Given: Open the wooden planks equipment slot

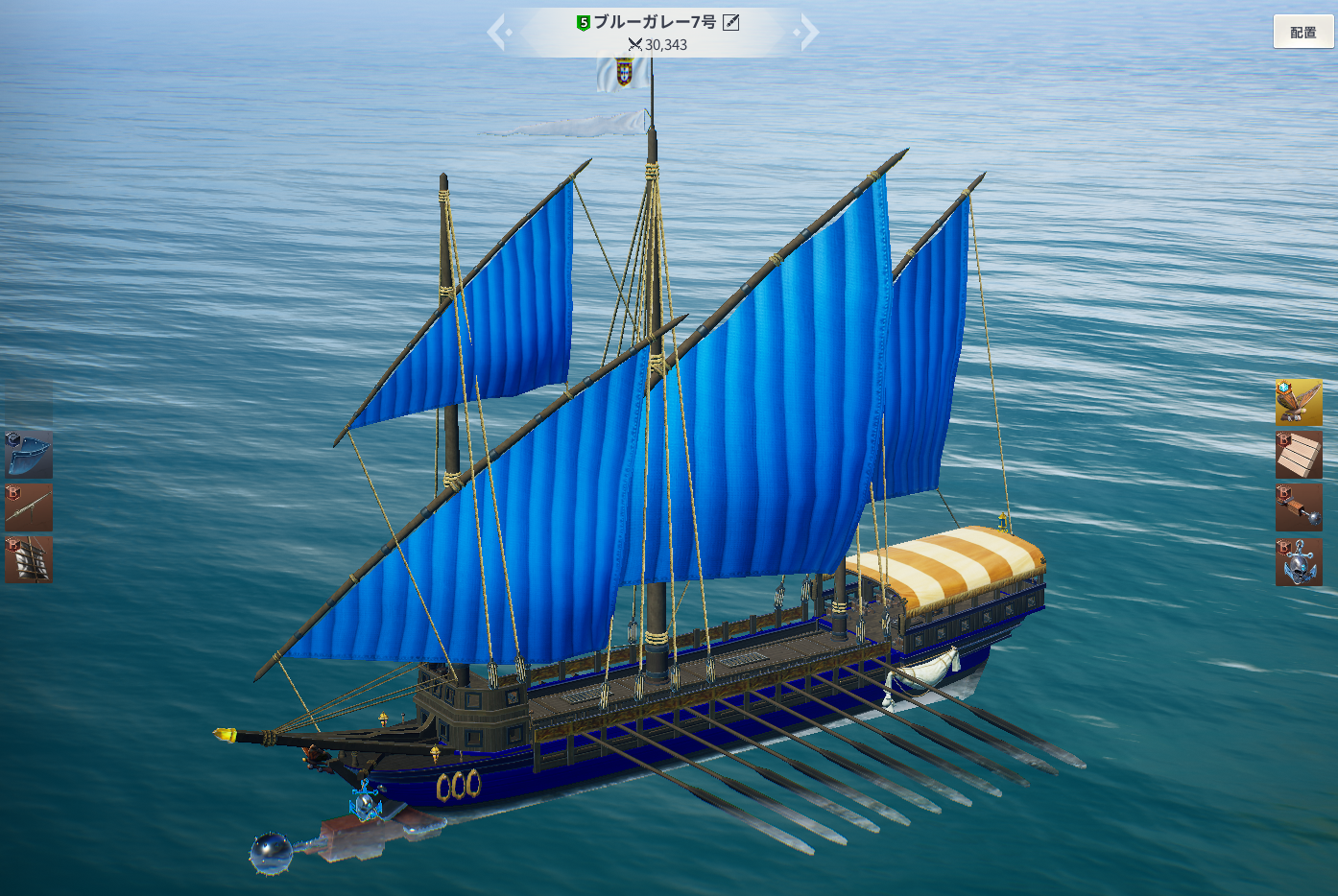Looking at the screenshot, I should (x=1299, y=455).
